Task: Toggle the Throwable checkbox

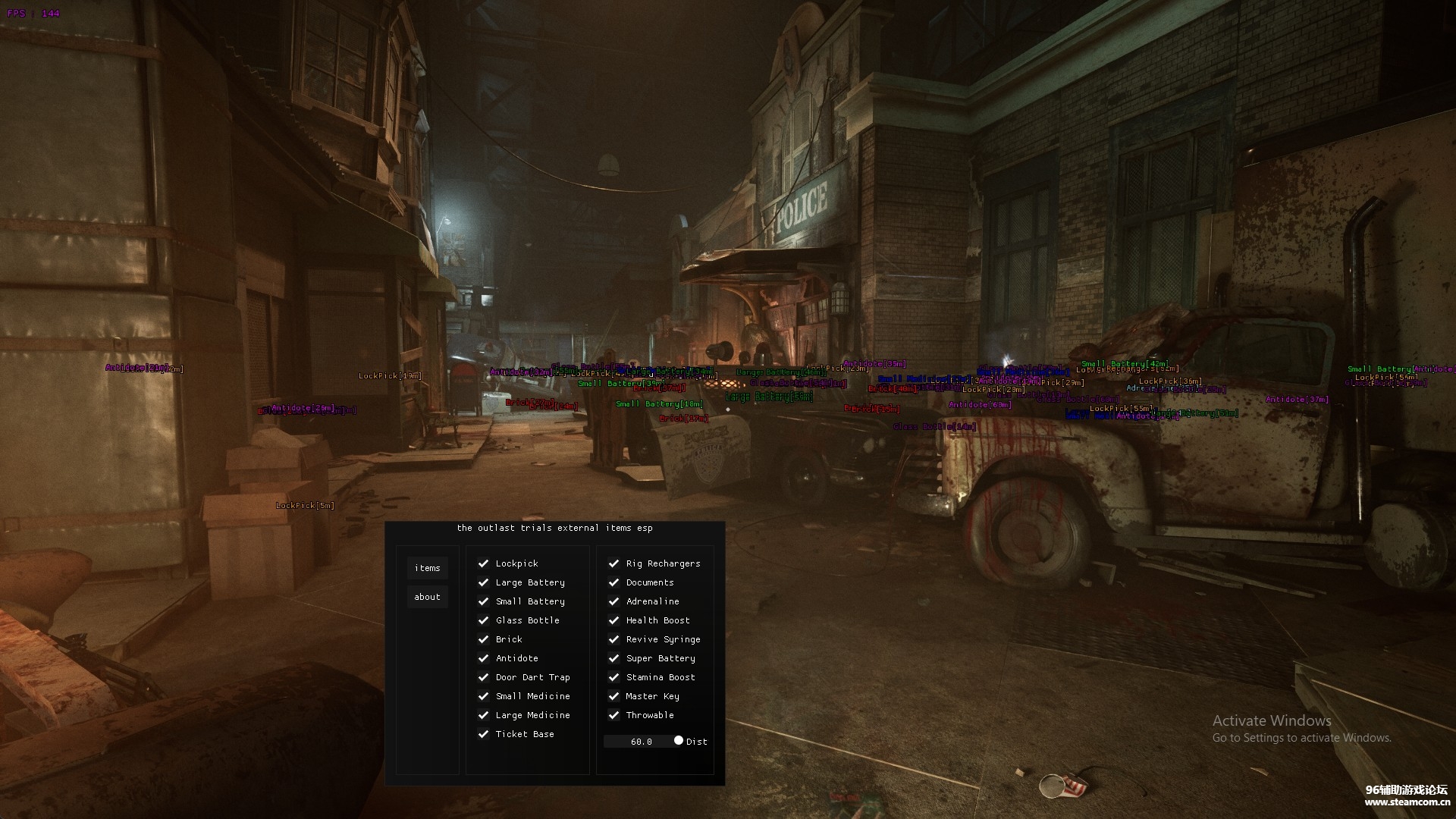Action: [x=613, y=715]
